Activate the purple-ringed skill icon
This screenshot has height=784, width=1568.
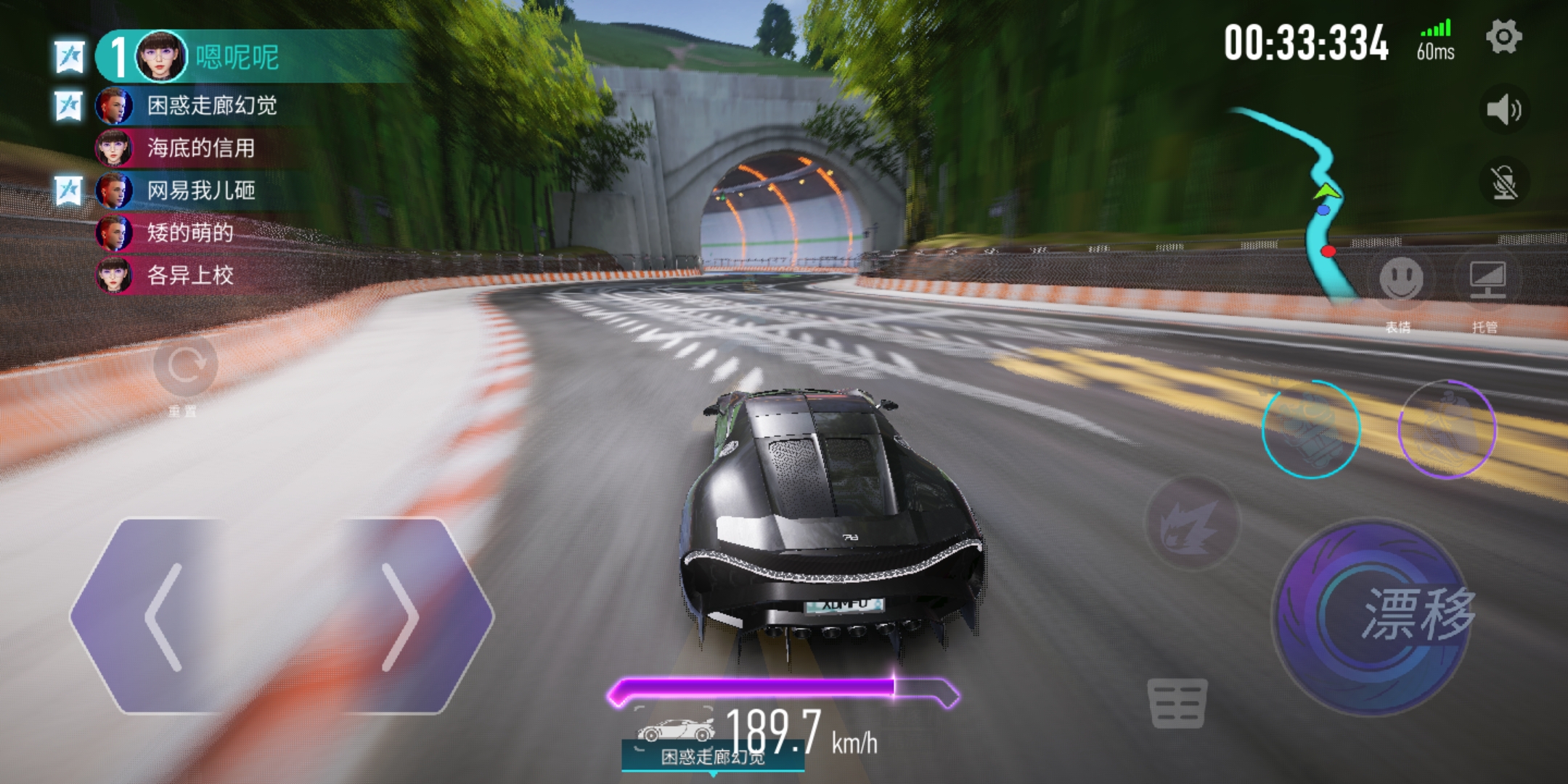[x=1447, y=429]
